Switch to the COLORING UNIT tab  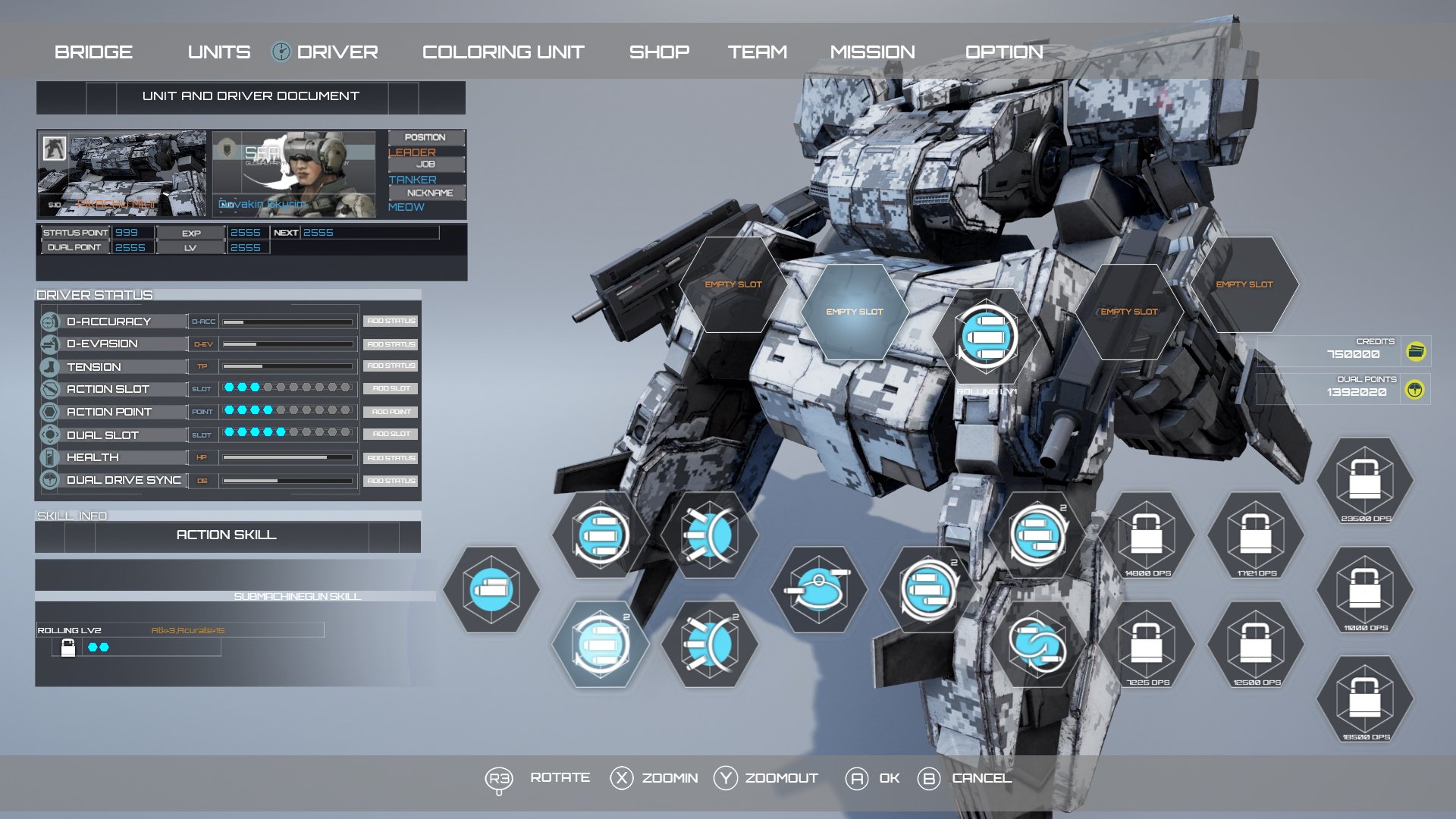(x=504, y=52)
